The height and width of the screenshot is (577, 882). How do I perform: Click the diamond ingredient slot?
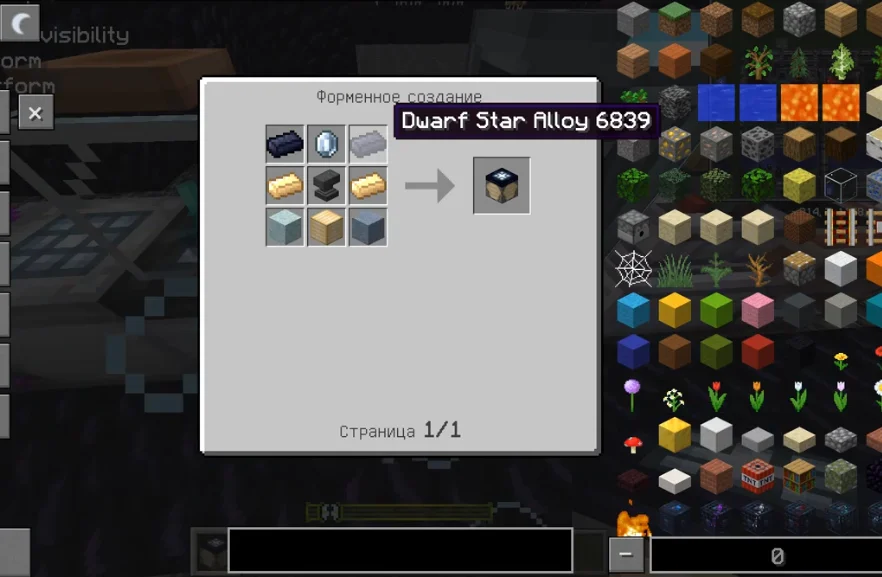(326, 145)
